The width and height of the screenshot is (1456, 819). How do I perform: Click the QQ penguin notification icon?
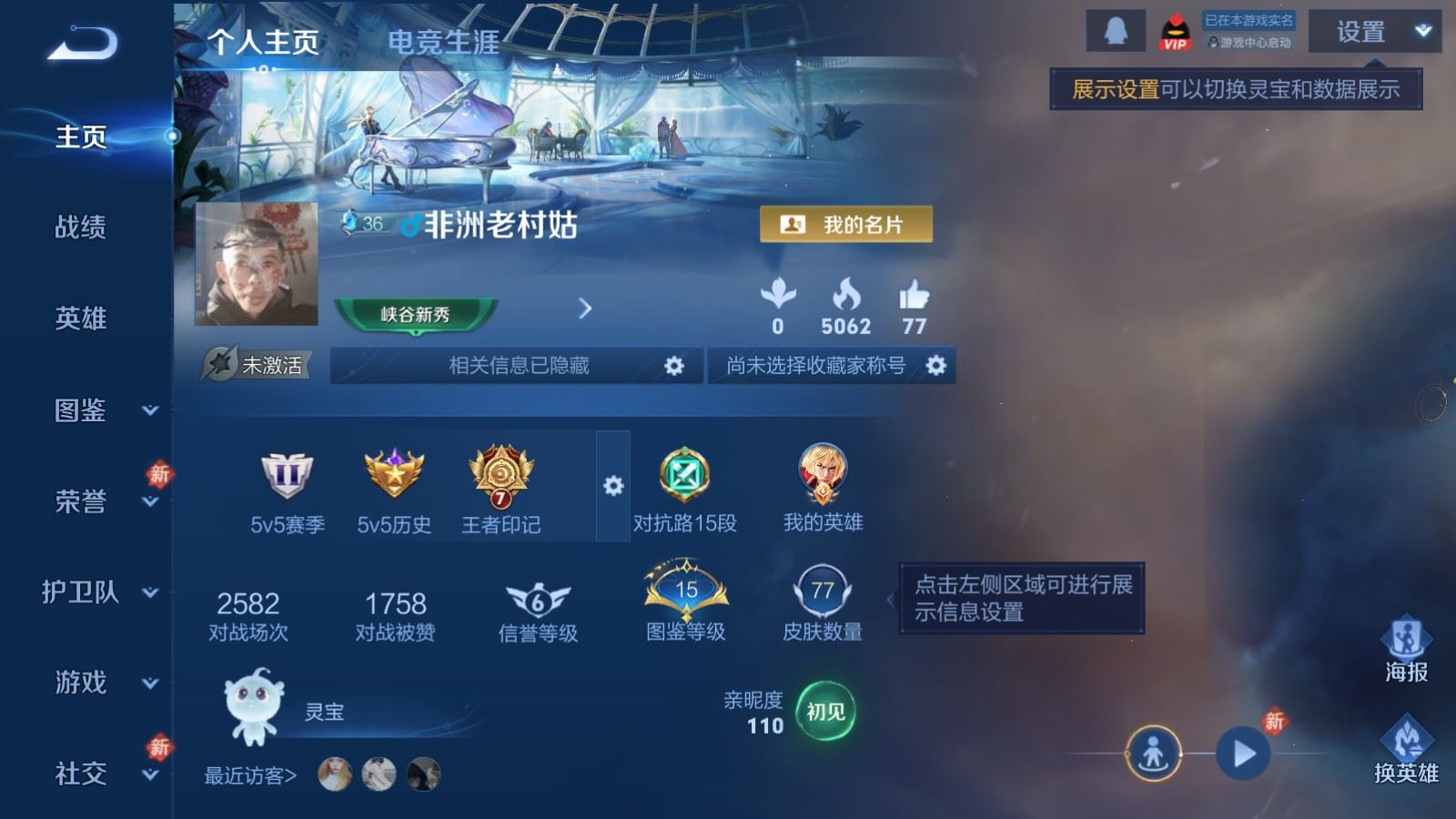click(1117, 30)
